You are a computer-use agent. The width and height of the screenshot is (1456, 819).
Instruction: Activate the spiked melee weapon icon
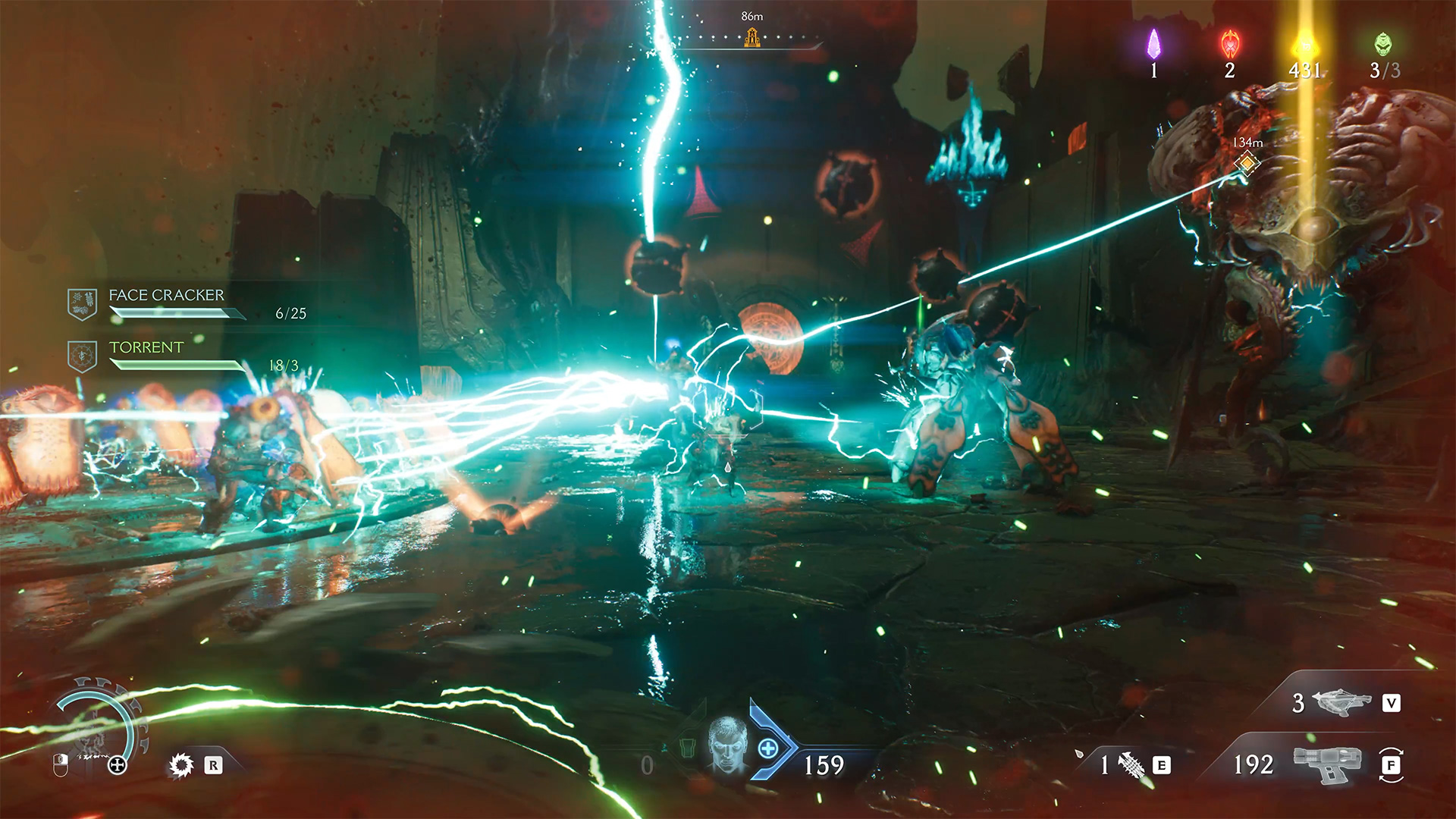[x=1131, y=765]
